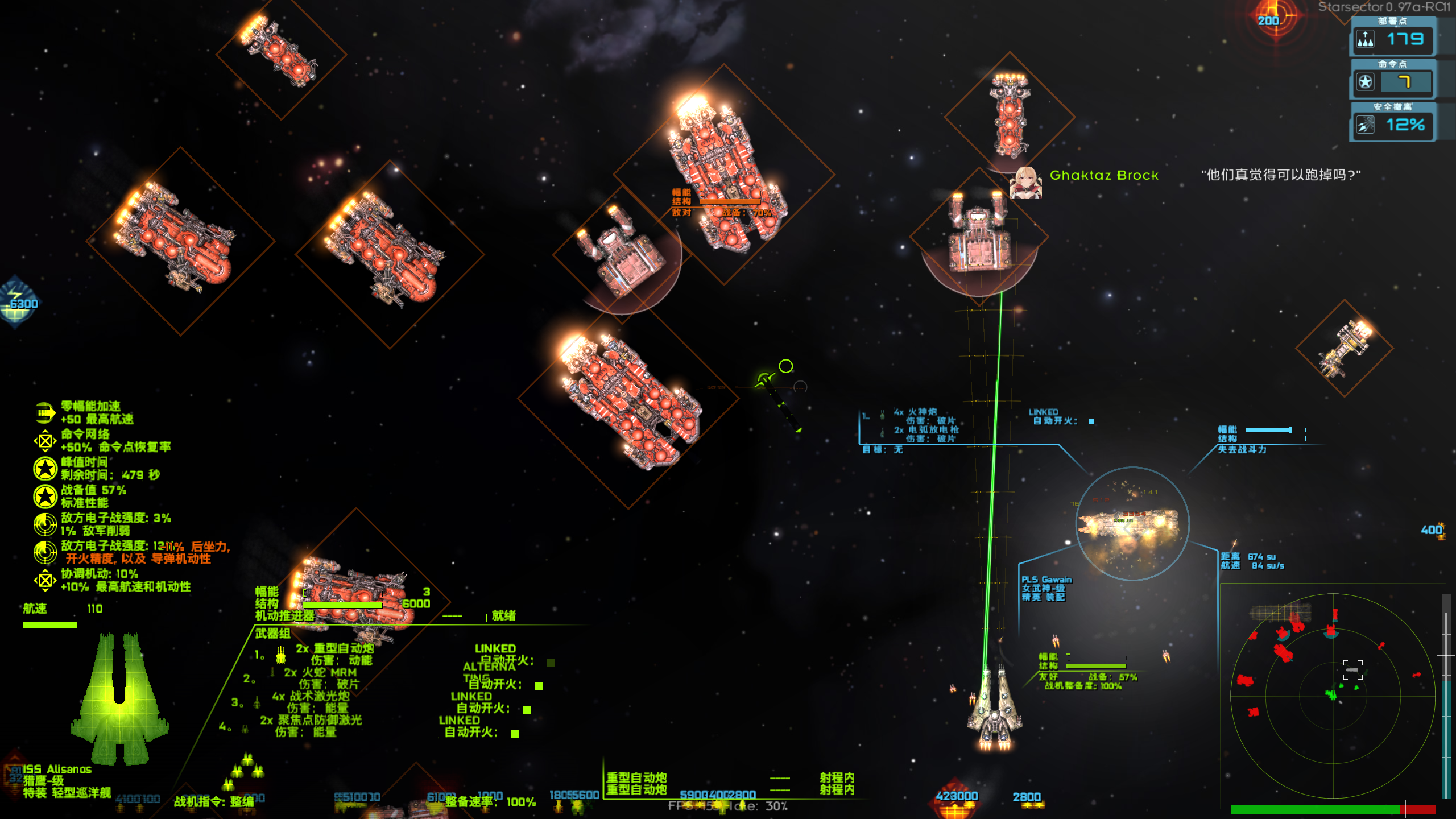This screenshot has width=1456, height=819.
Task: Toggle autofire for the point-defense laser group
Action: [515, 734]
